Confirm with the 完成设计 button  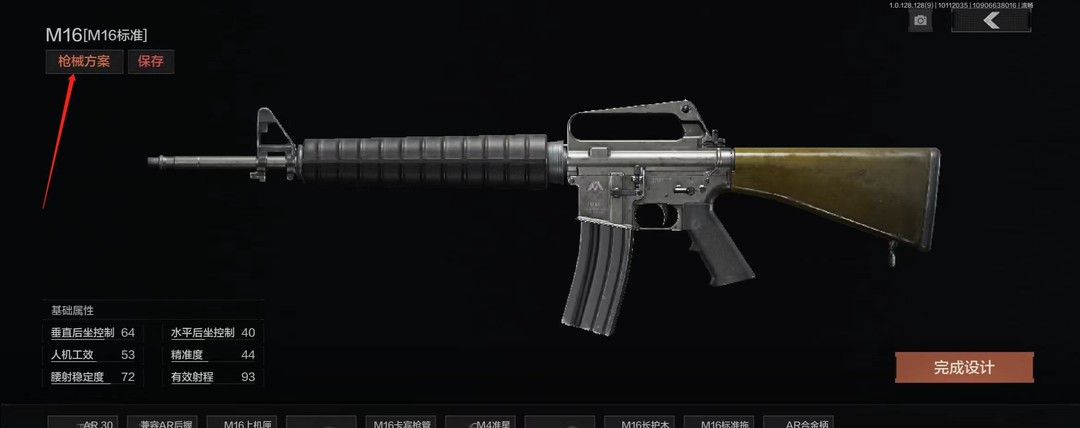(x=964, y=367)
